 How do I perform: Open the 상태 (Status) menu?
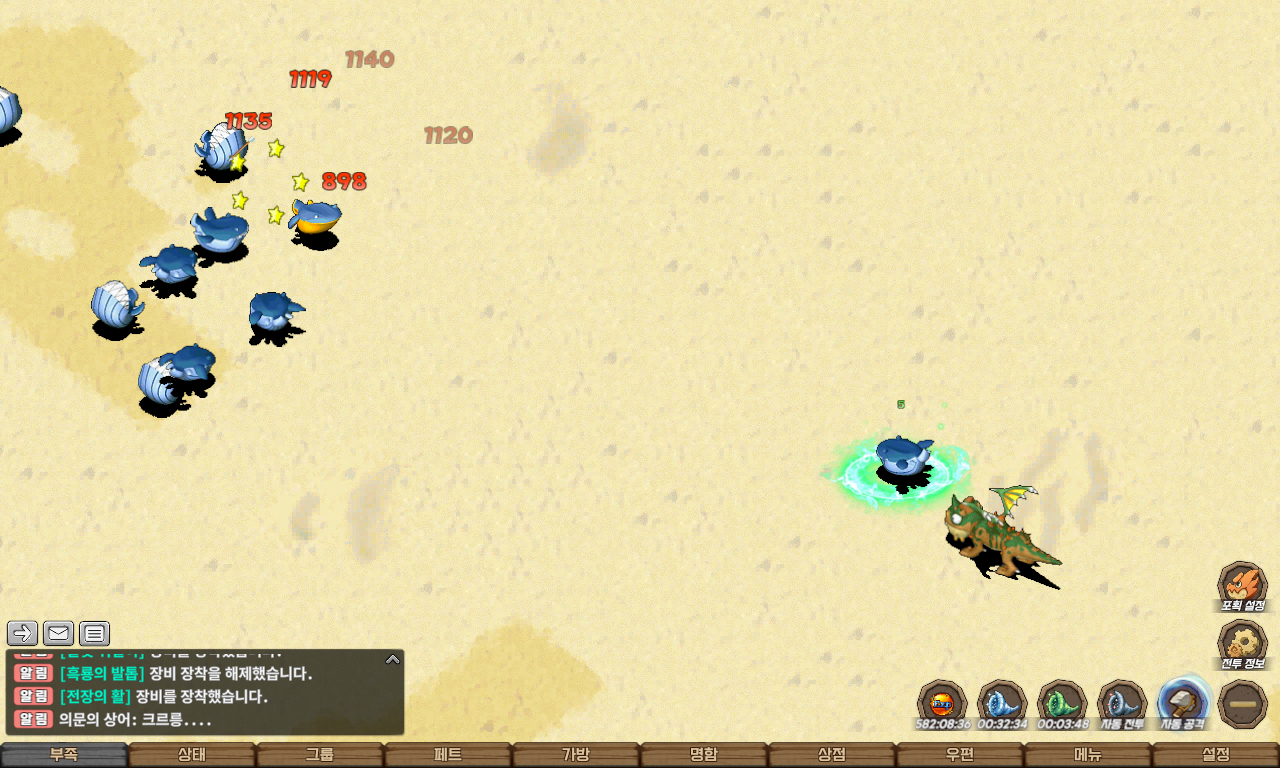(x=192, y=755)
